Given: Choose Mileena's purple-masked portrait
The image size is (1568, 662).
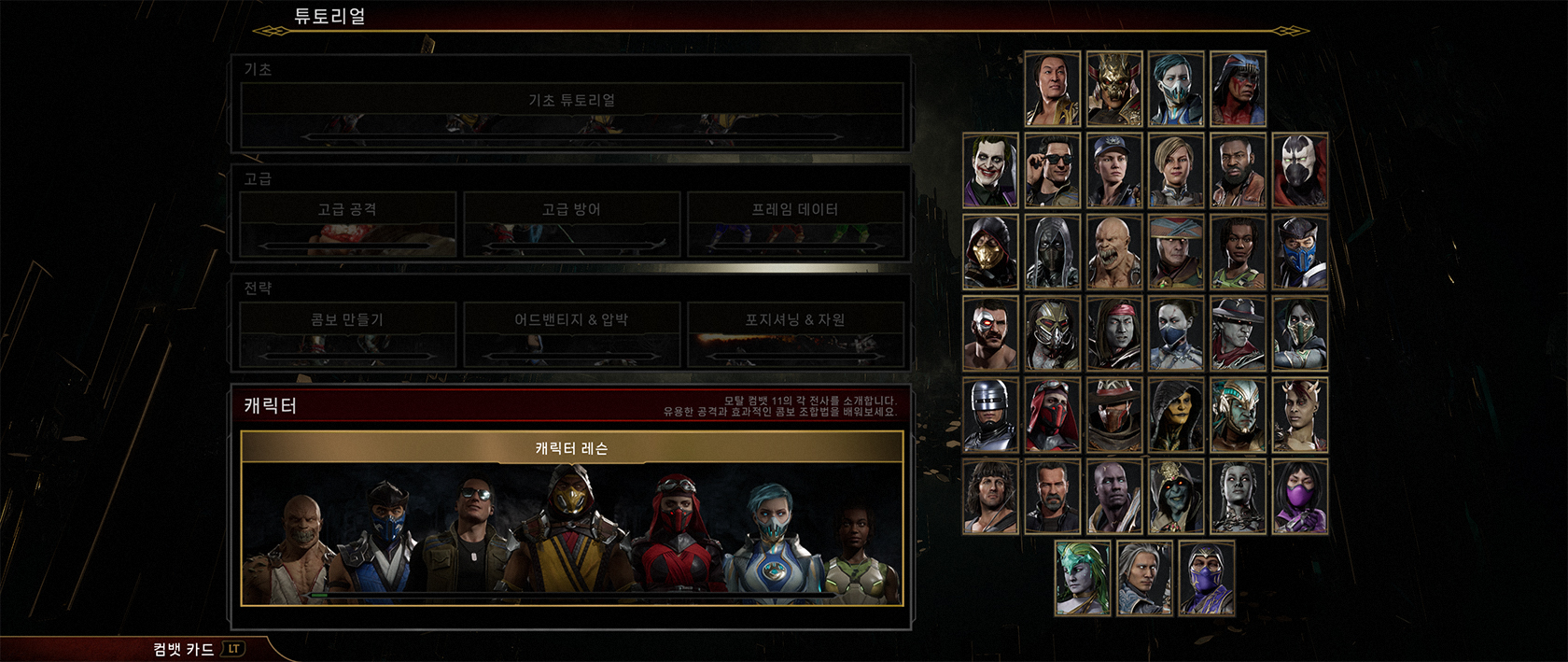Looking at the screenshot, I should point(1300,497).
